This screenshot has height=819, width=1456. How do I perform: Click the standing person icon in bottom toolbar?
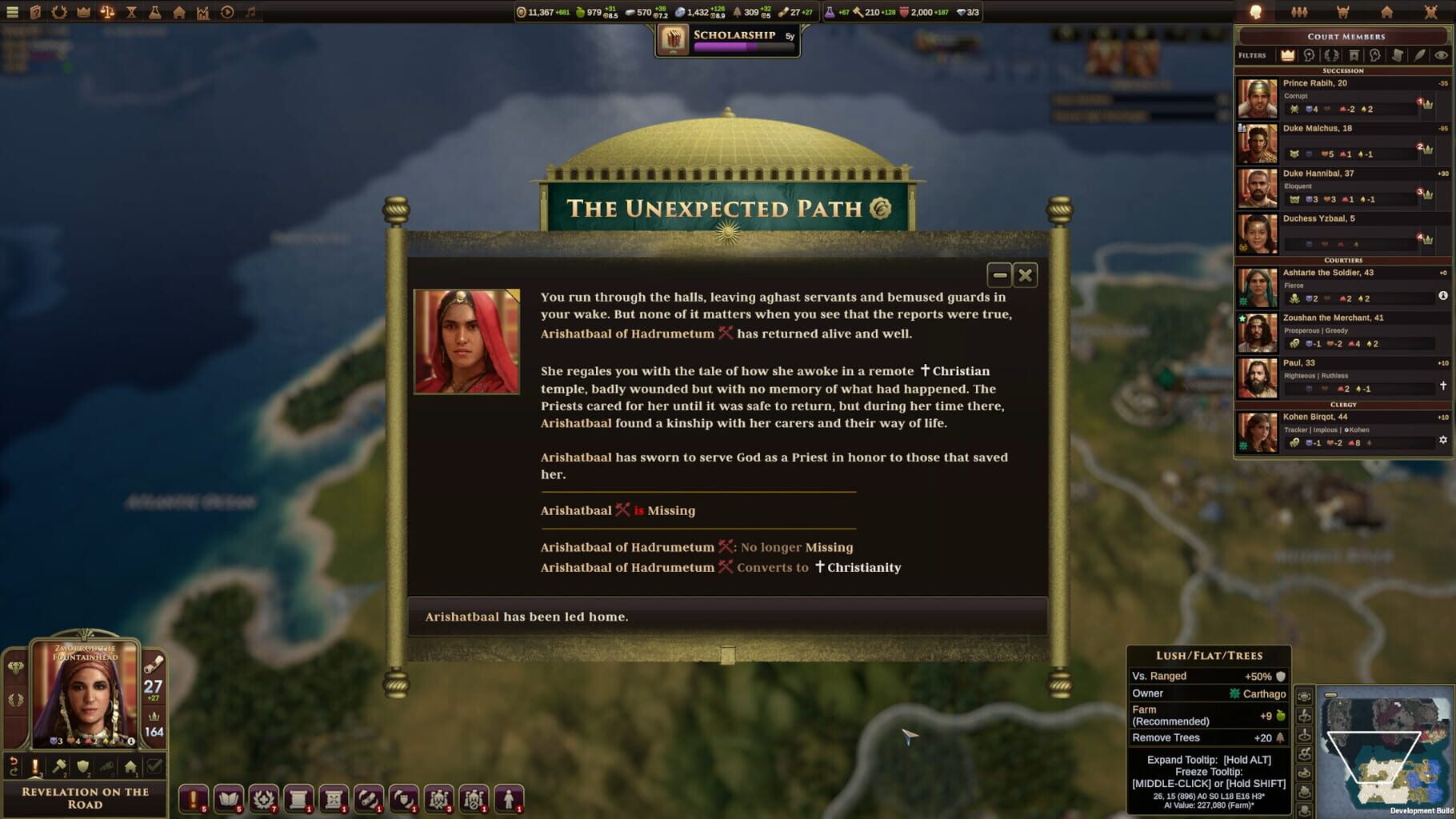(510, 798)
